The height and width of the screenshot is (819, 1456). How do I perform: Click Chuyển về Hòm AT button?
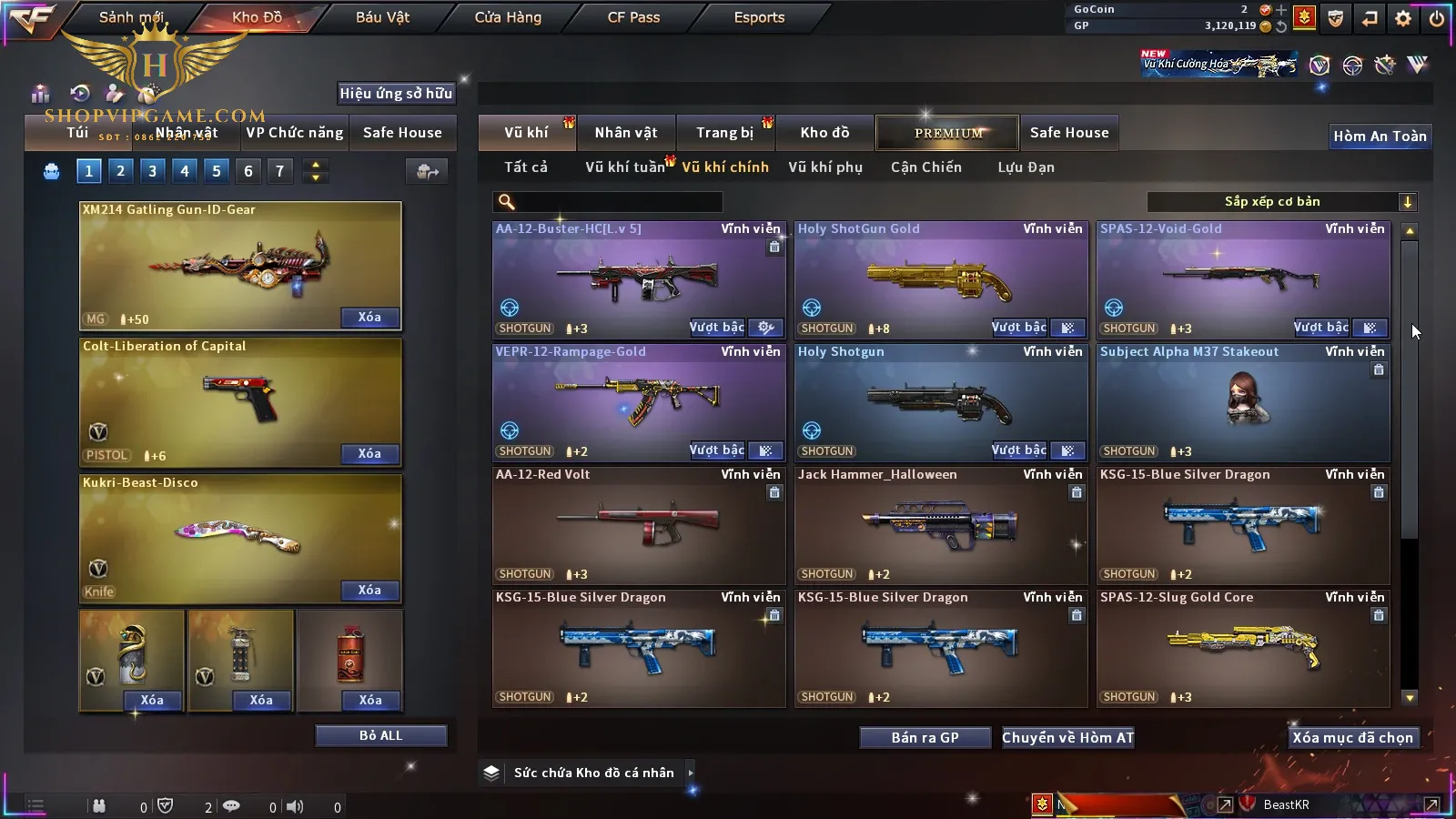pos(1068,738)
